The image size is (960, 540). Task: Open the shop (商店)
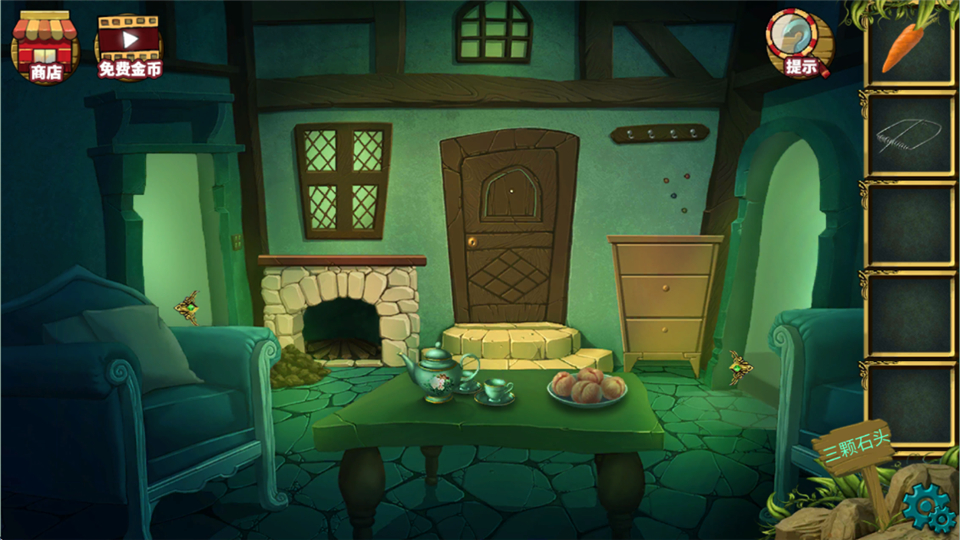pos(45,46)
